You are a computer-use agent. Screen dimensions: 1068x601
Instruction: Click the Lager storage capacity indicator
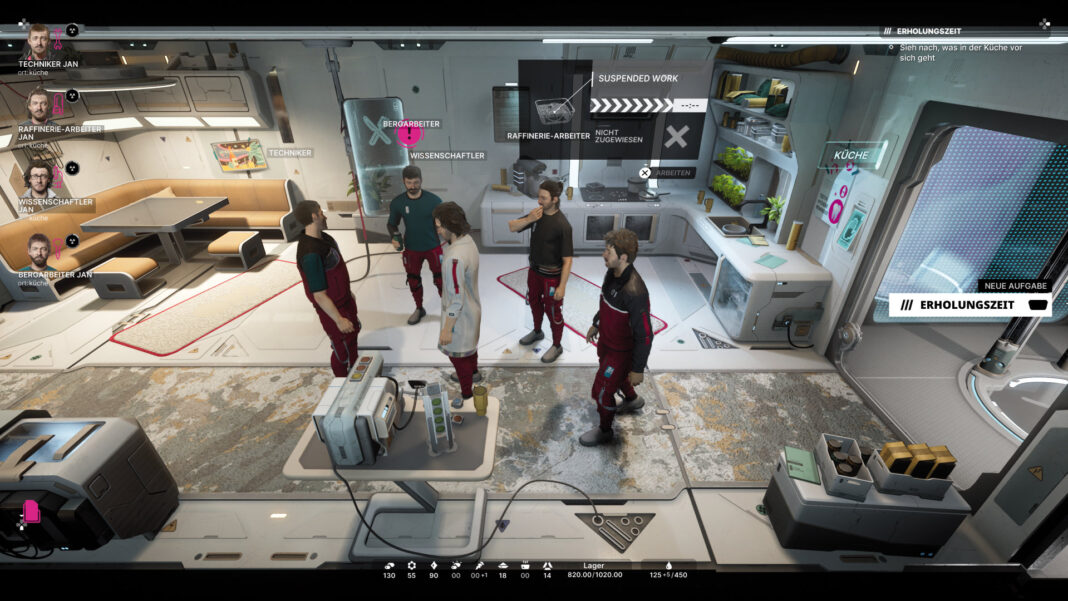click(595, 570)
